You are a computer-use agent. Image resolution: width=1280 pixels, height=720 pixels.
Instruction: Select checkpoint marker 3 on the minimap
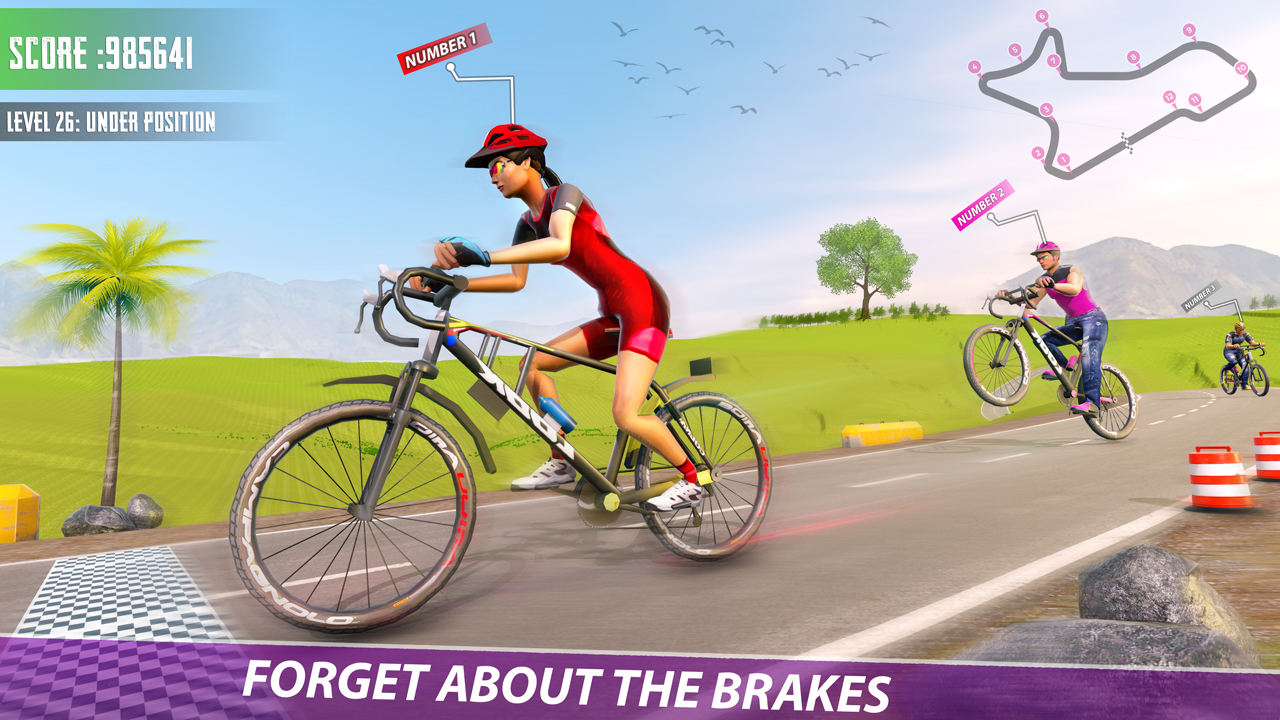1046,109
